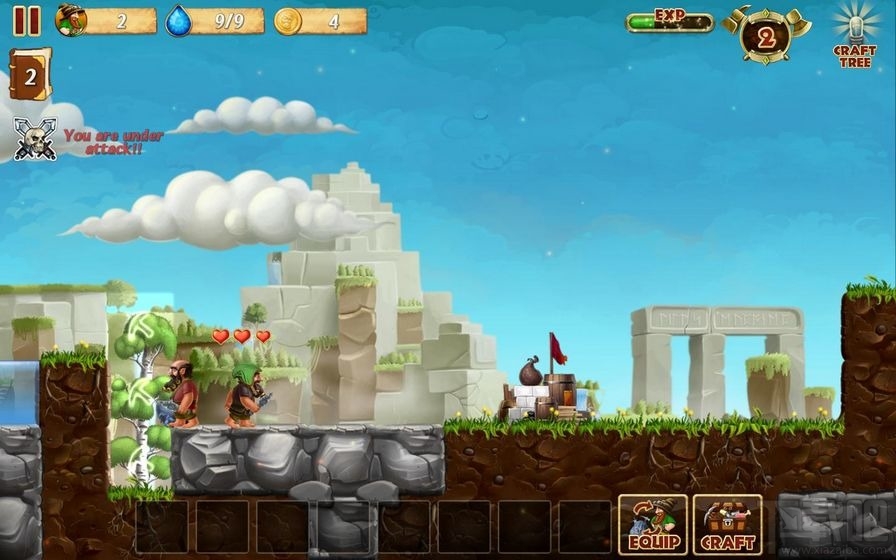Open the spell book icon
The width and height of the screenshot is (896, 560).
[29, 75]
